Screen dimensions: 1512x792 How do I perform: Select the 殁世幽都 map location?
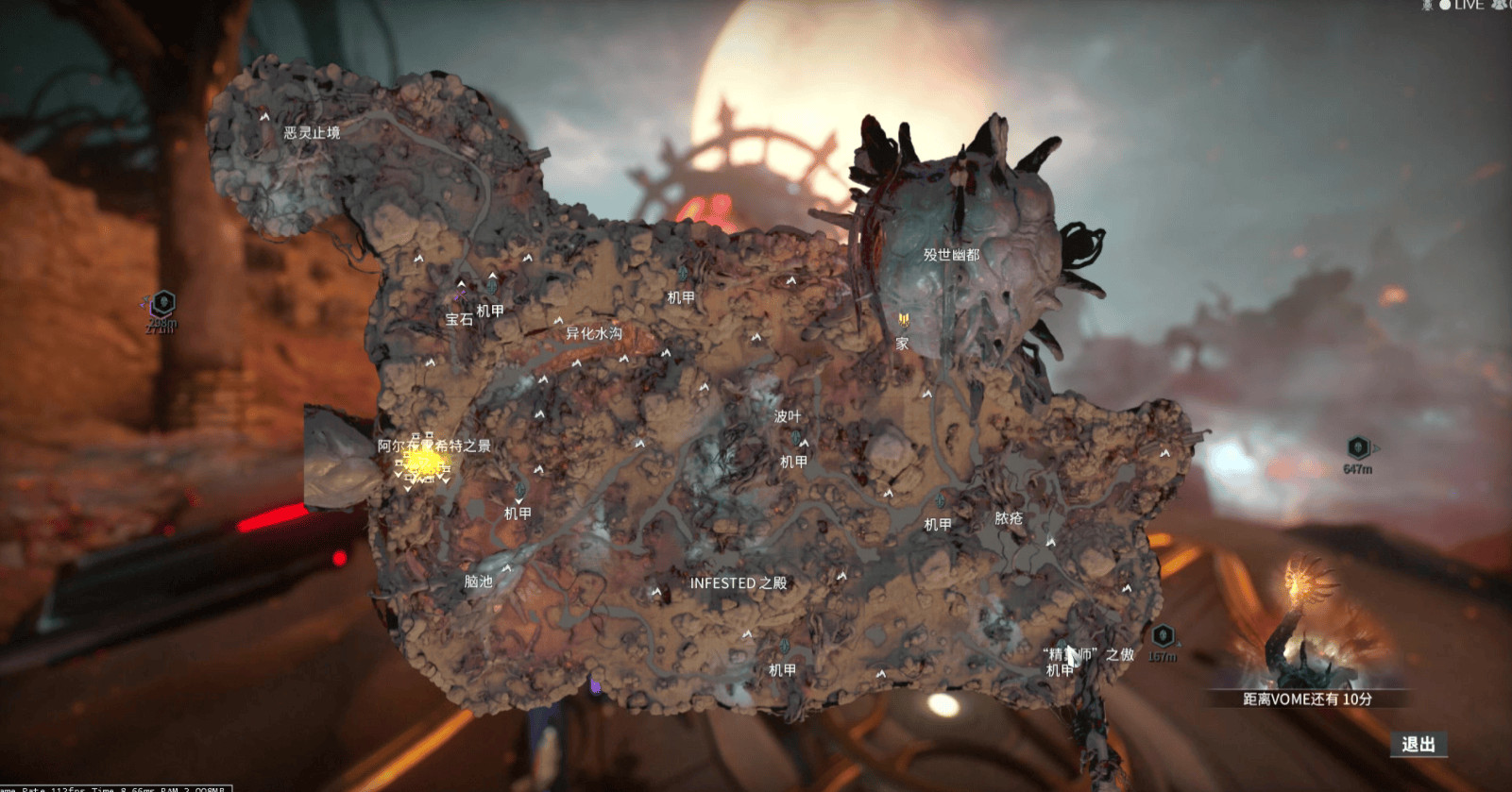[951, 255]
